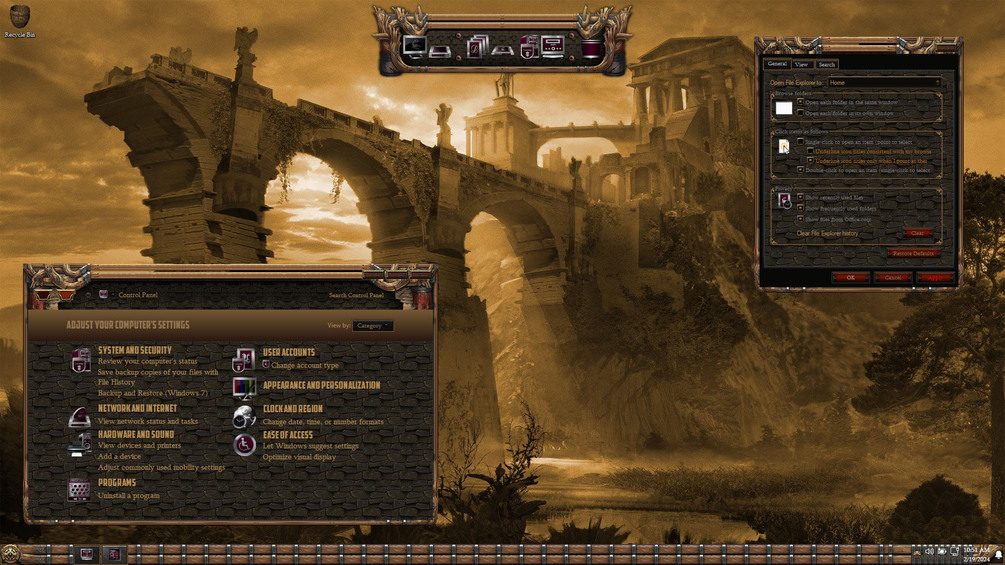Click the Restore Defaults button
Viewport: 1005px width, 565px height.
click(912, 254)
